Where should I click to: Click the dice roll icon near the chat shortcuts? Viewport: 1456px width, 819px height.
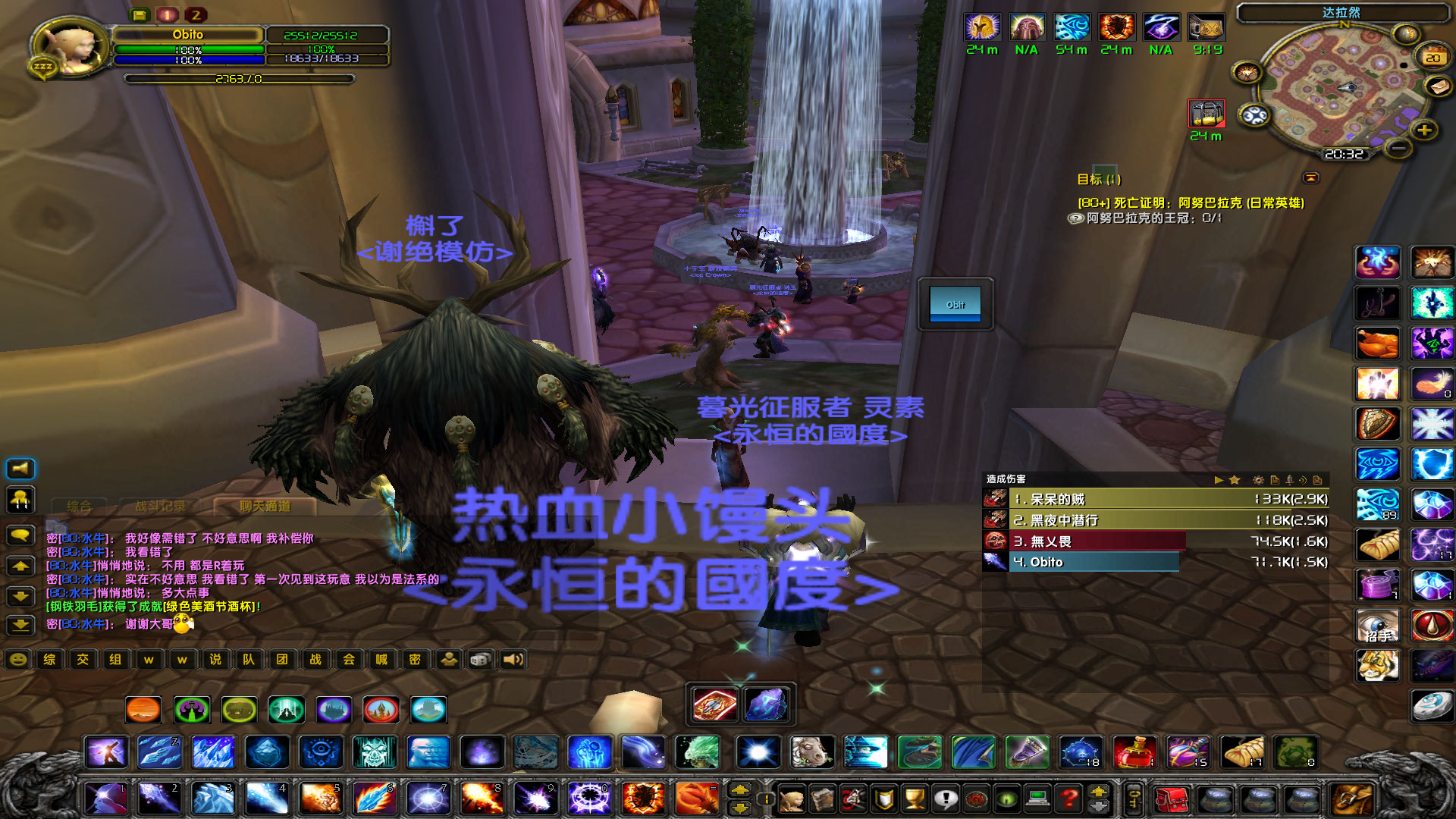point(480,660)
